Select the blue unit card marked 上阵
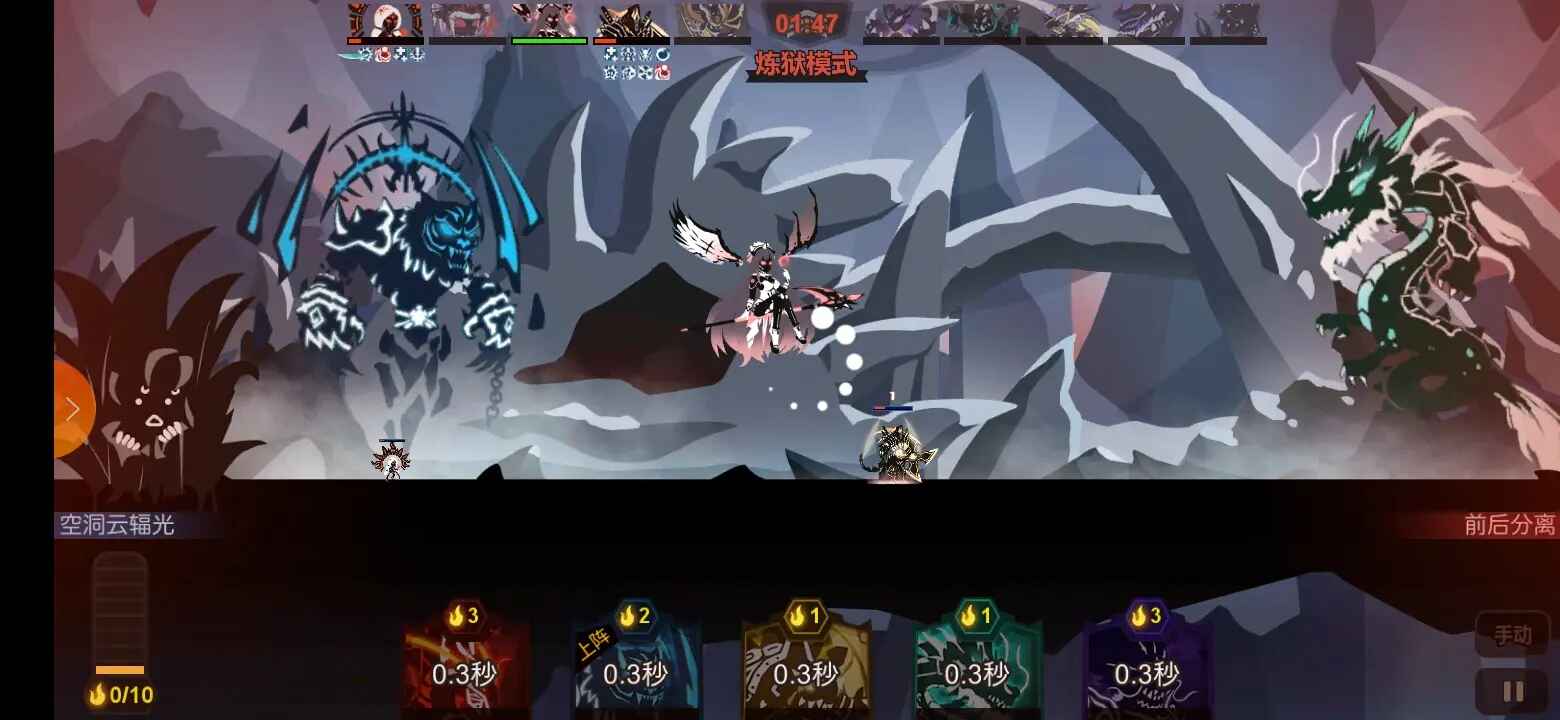 (637, 660)
